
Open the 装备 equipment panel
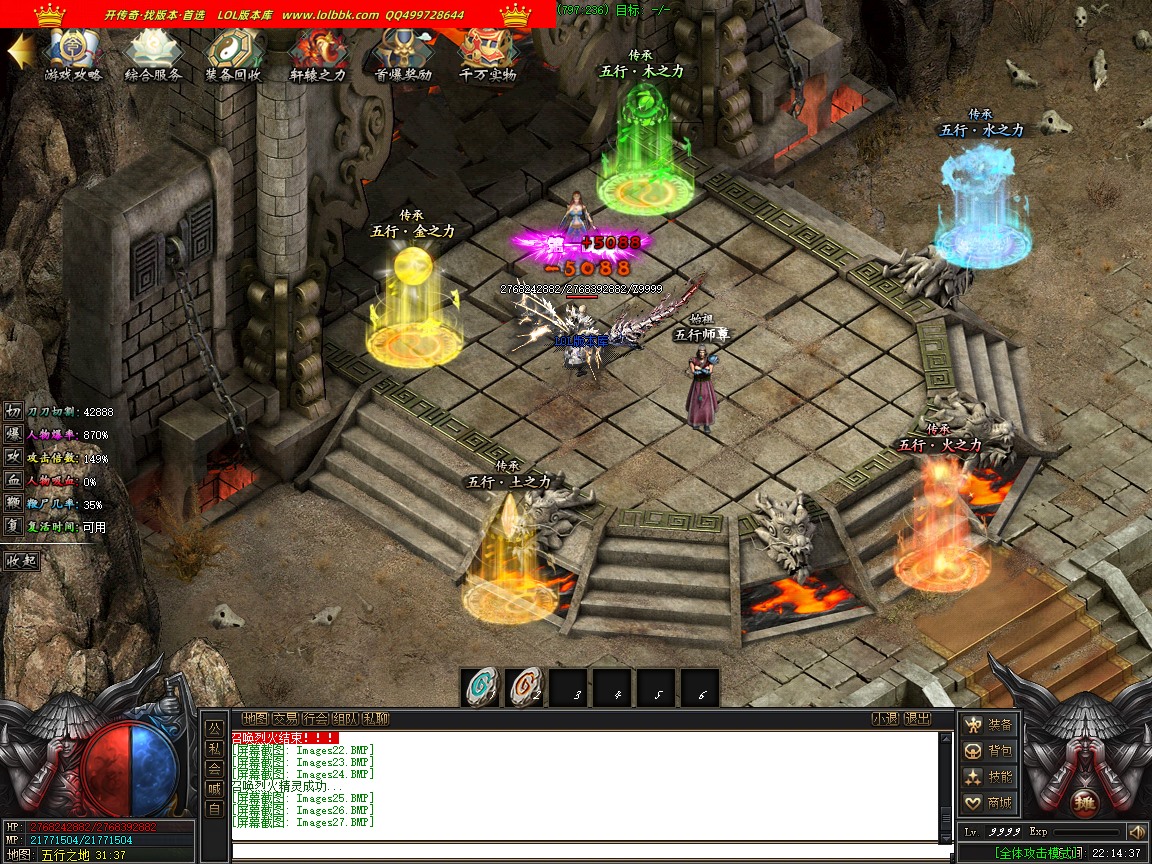989,725
